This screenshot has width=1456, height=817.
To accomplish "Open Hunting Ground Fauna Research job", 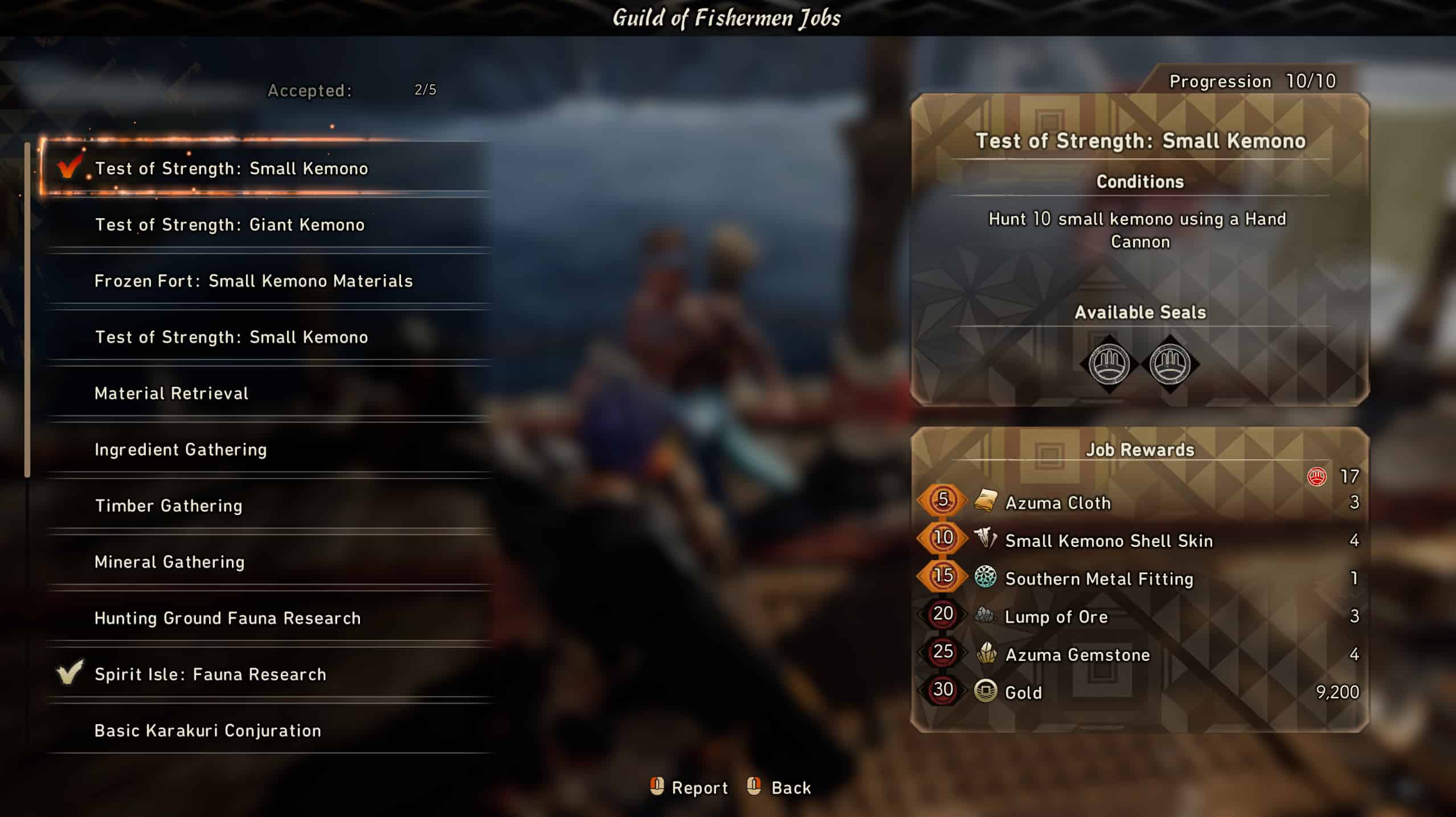I will [x=227, y=618].
